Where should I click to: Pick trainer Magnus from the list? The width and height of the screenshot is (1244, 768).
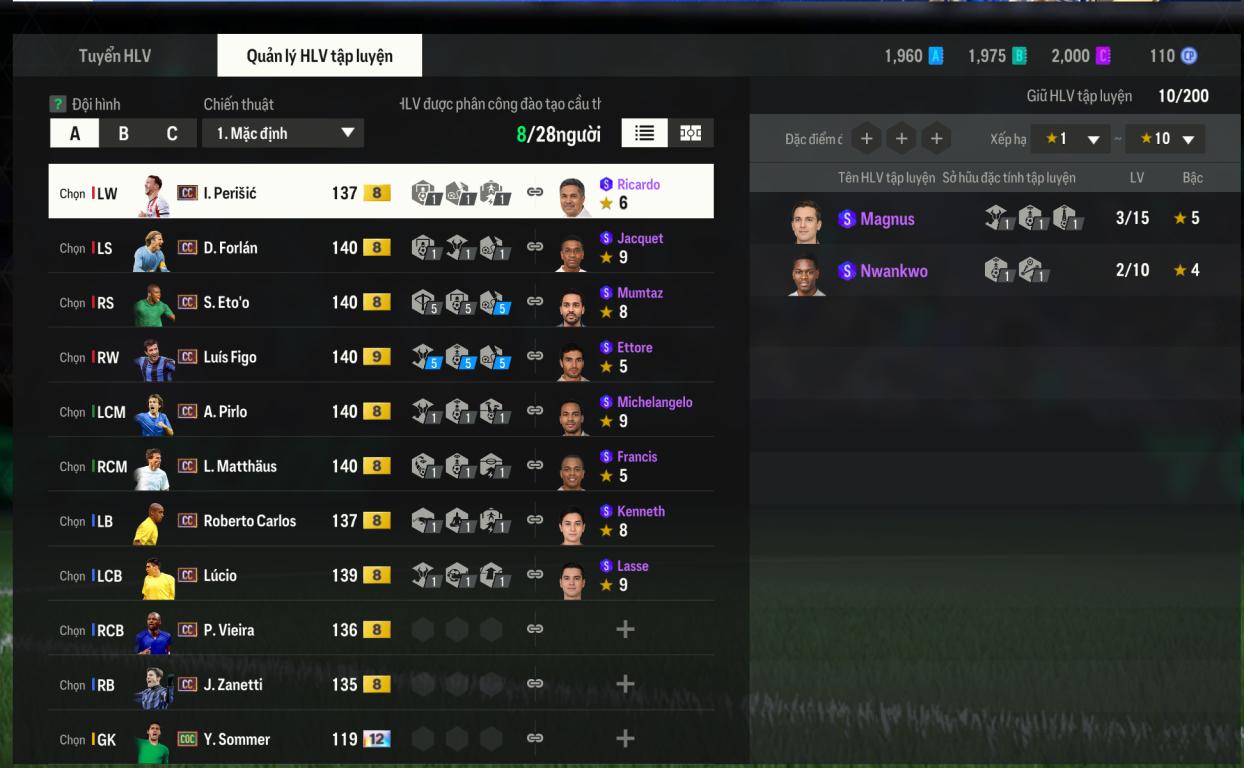pos(887,219)
